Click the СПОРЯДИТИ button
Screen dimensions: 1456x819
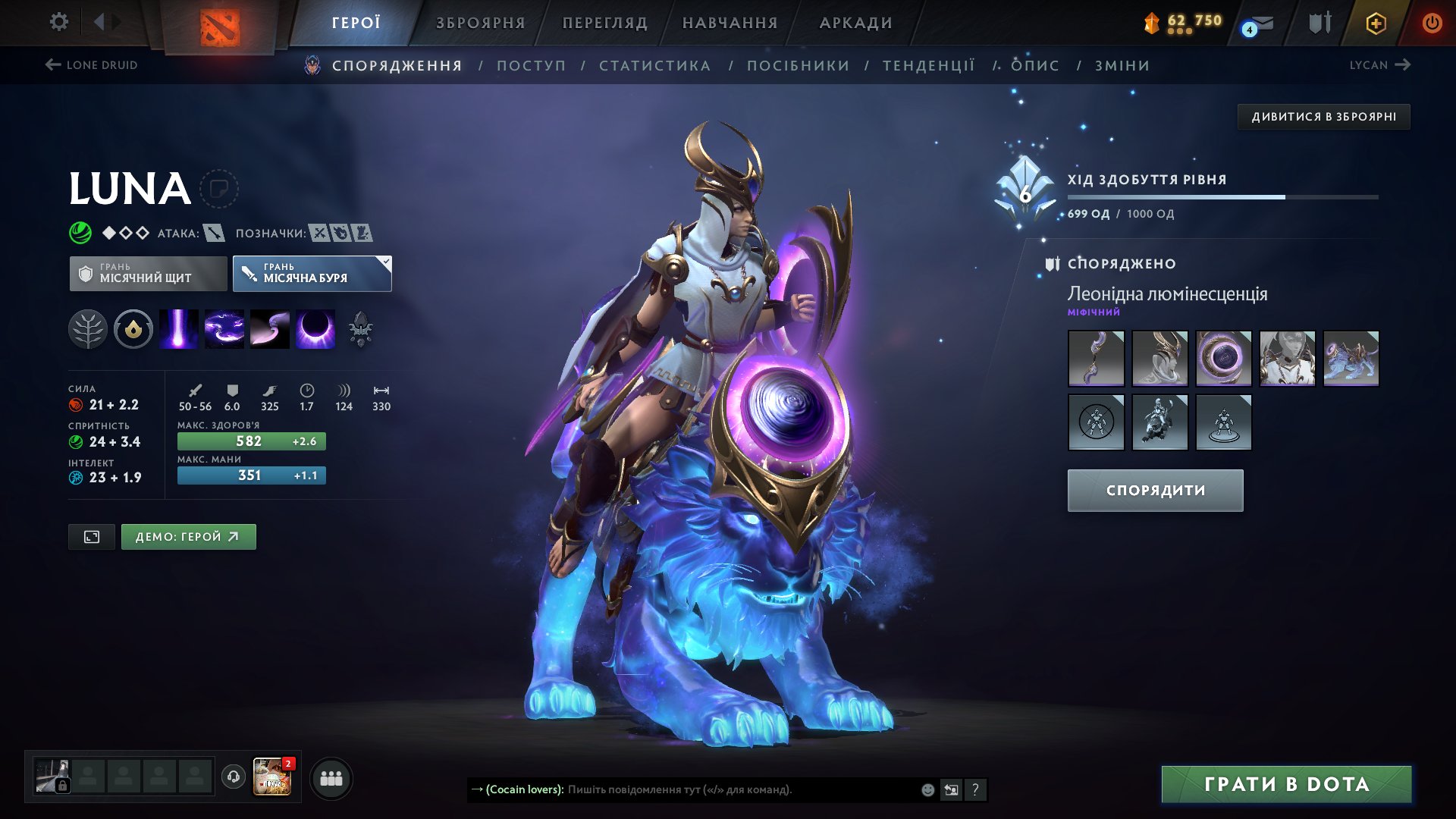(x=1154, y=490)
